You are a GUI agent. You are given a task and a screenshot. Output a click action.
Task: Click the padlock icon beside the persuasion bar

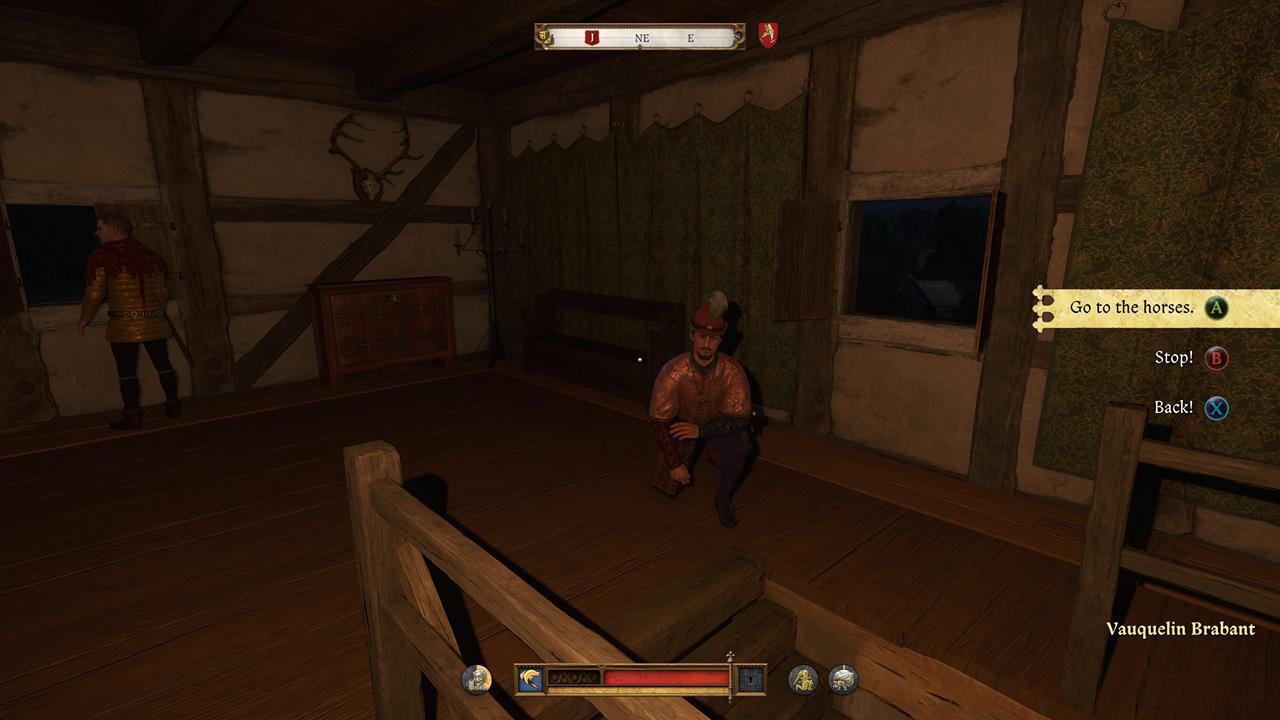[x=749, y=679]
